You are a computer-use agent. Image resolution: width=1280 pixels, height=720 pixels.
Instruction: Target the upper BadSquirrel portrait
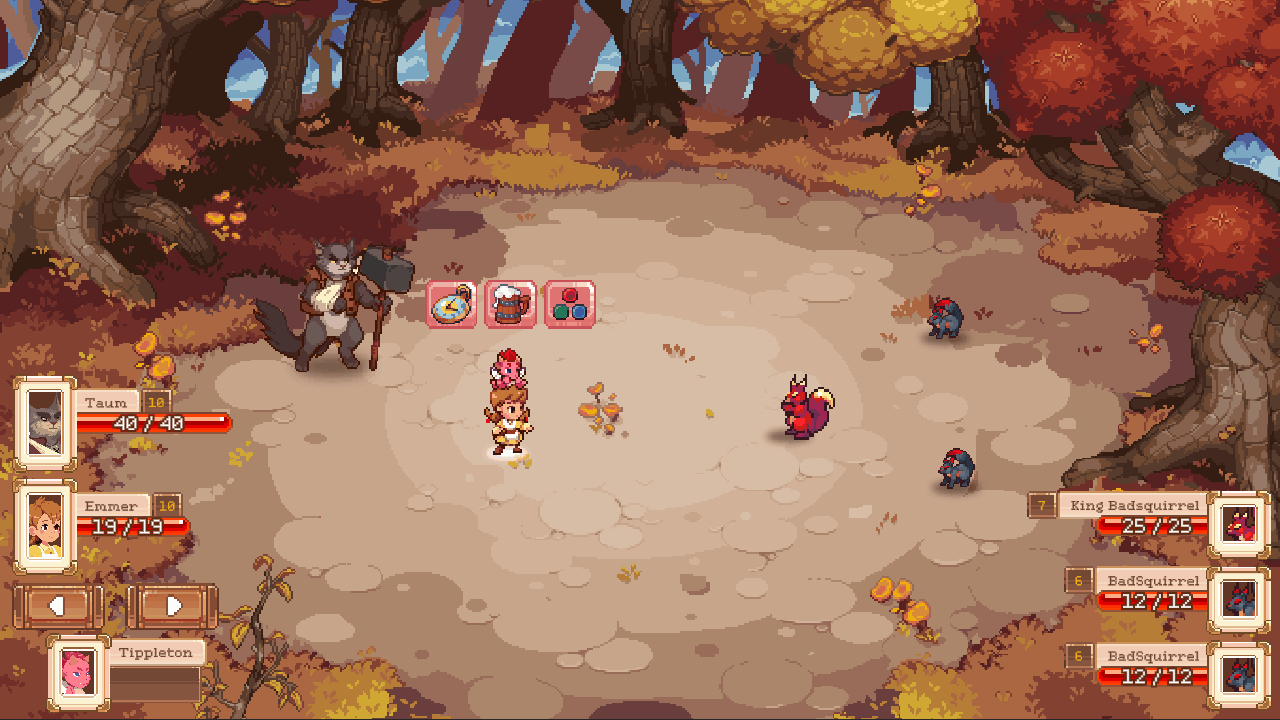(1239, 600)
